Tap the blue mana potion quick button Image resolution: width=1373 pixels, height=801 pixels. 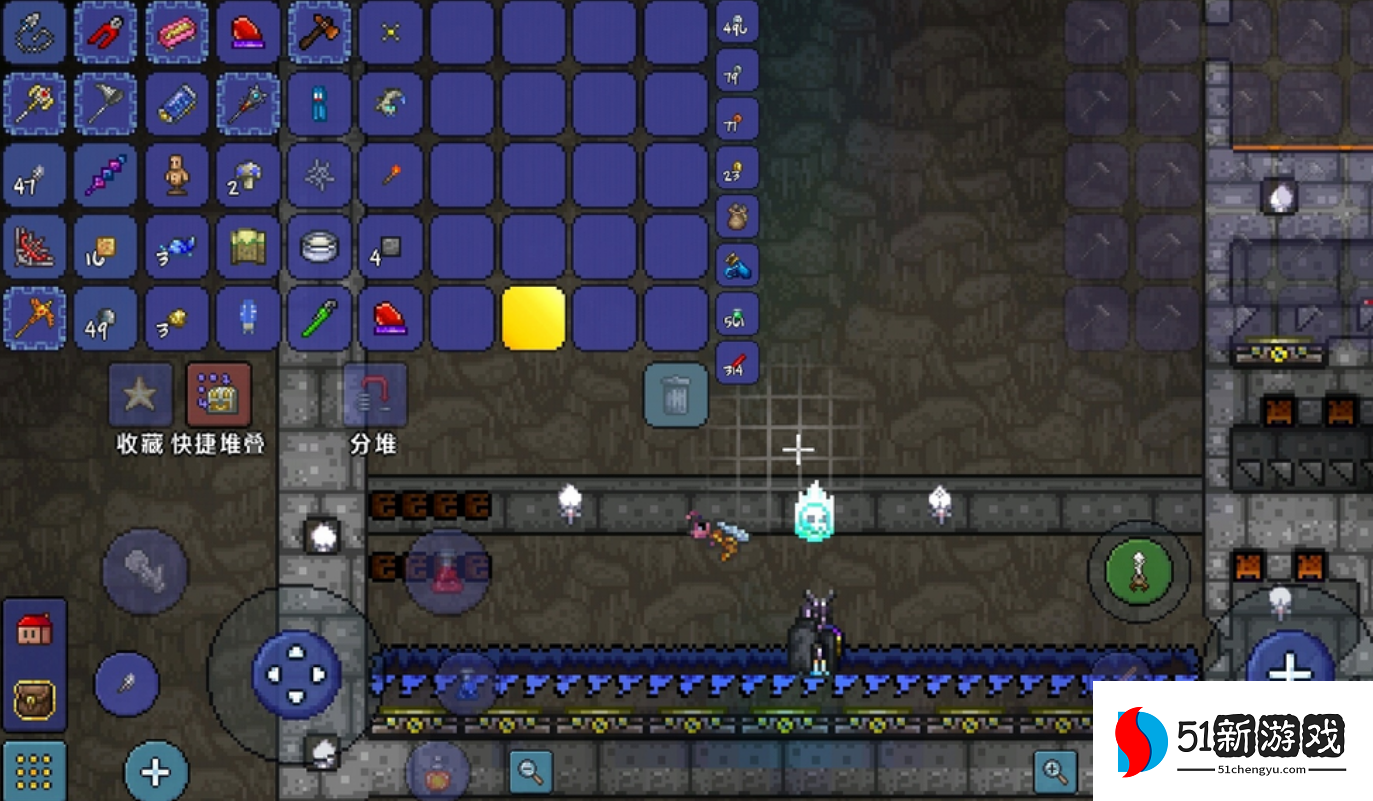click(466, 682)
